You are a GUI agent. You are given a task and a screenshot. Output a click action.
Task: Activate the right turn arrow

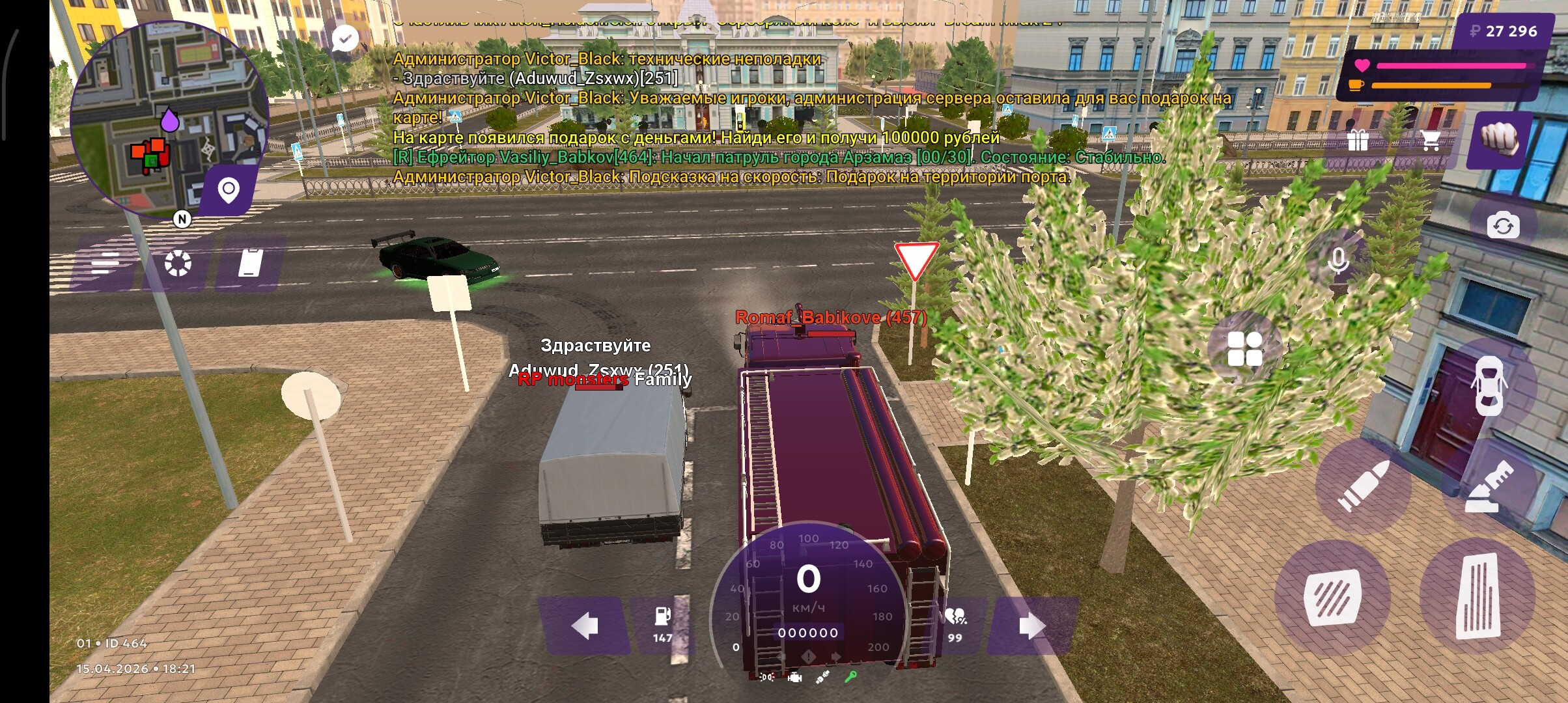pyautogui.click(x=1032, y=626)
